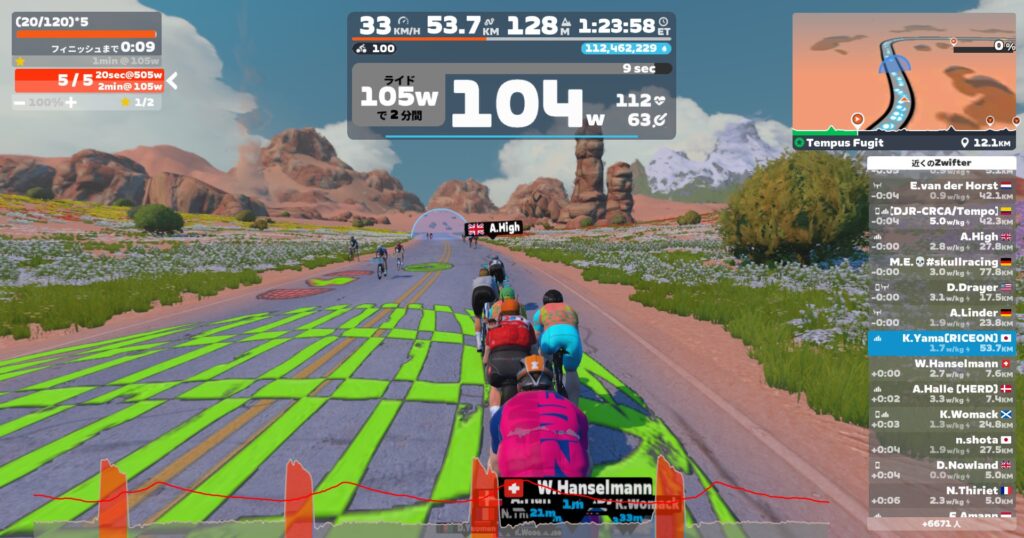
Task: Select N.Thiriet in the nearby list
Action: coord(941,495)
